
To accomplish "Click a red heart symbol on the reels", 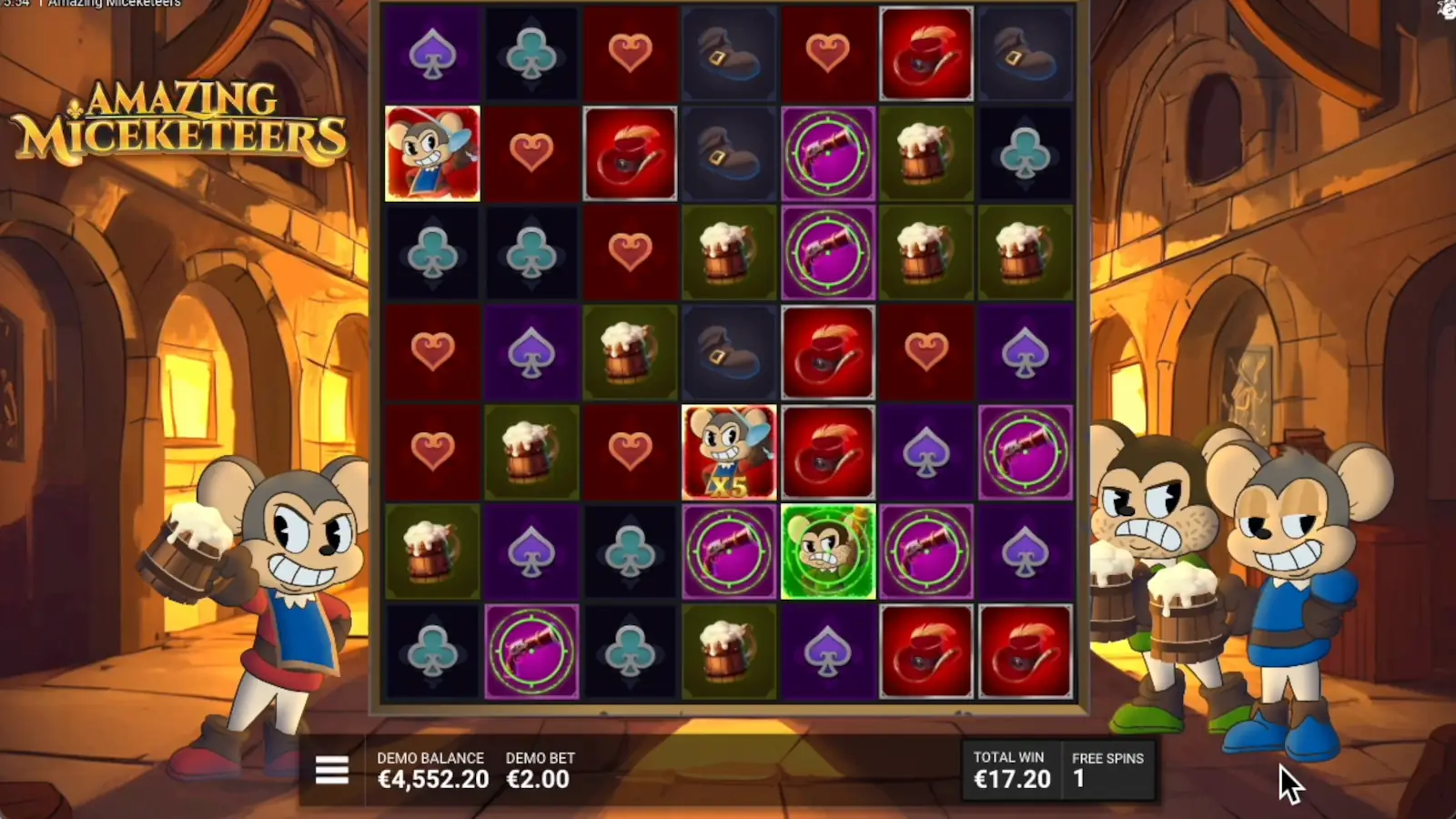I will [631, 51].
